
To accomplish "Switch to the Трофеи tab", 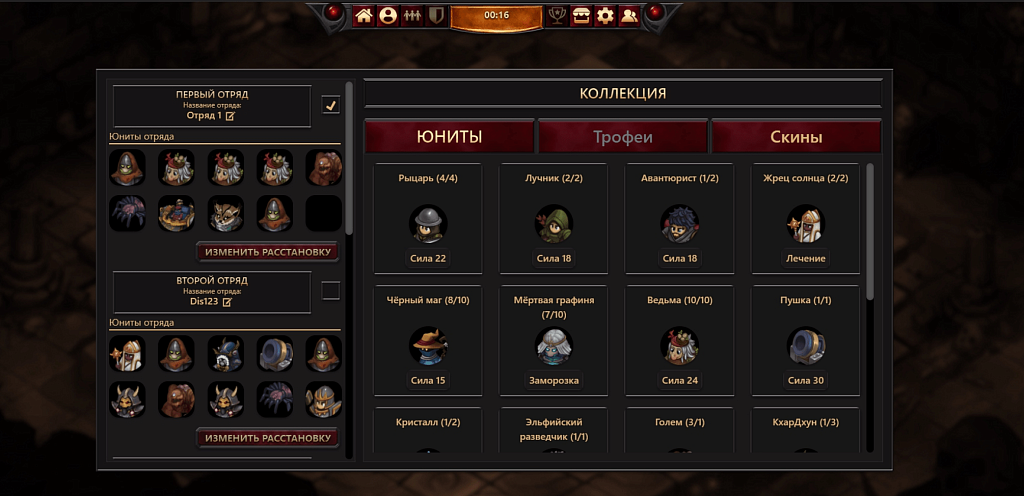I will pos(623,137).
